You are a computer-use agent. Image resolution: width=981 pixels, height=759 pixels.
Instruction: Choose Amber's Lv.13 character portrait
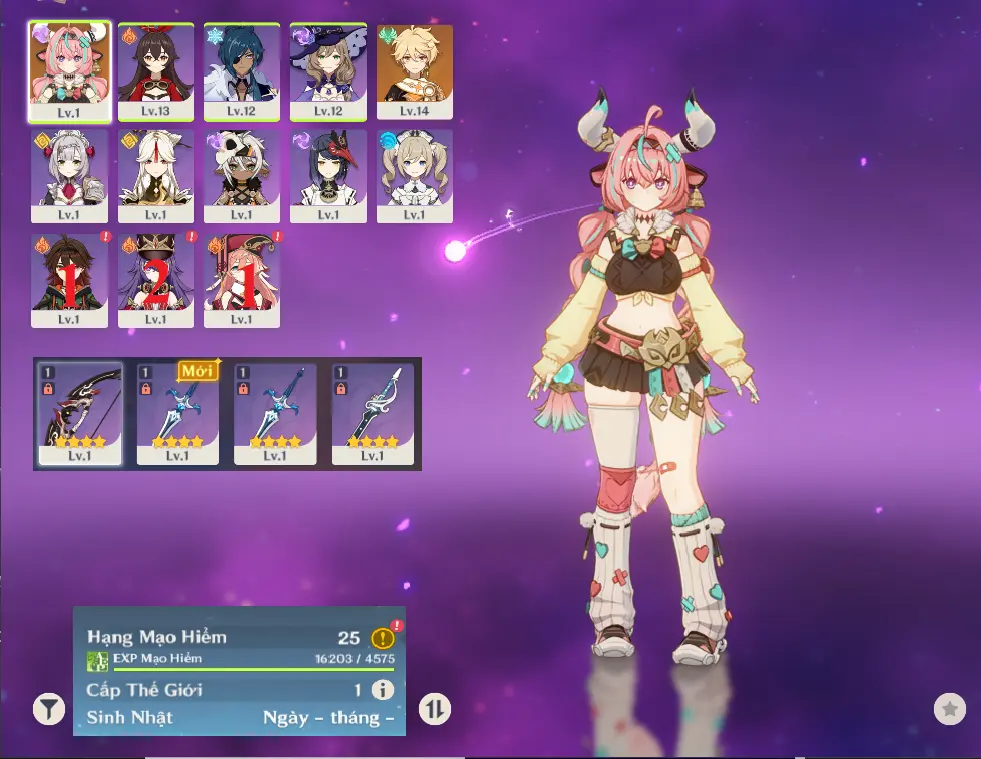point(155,72)
